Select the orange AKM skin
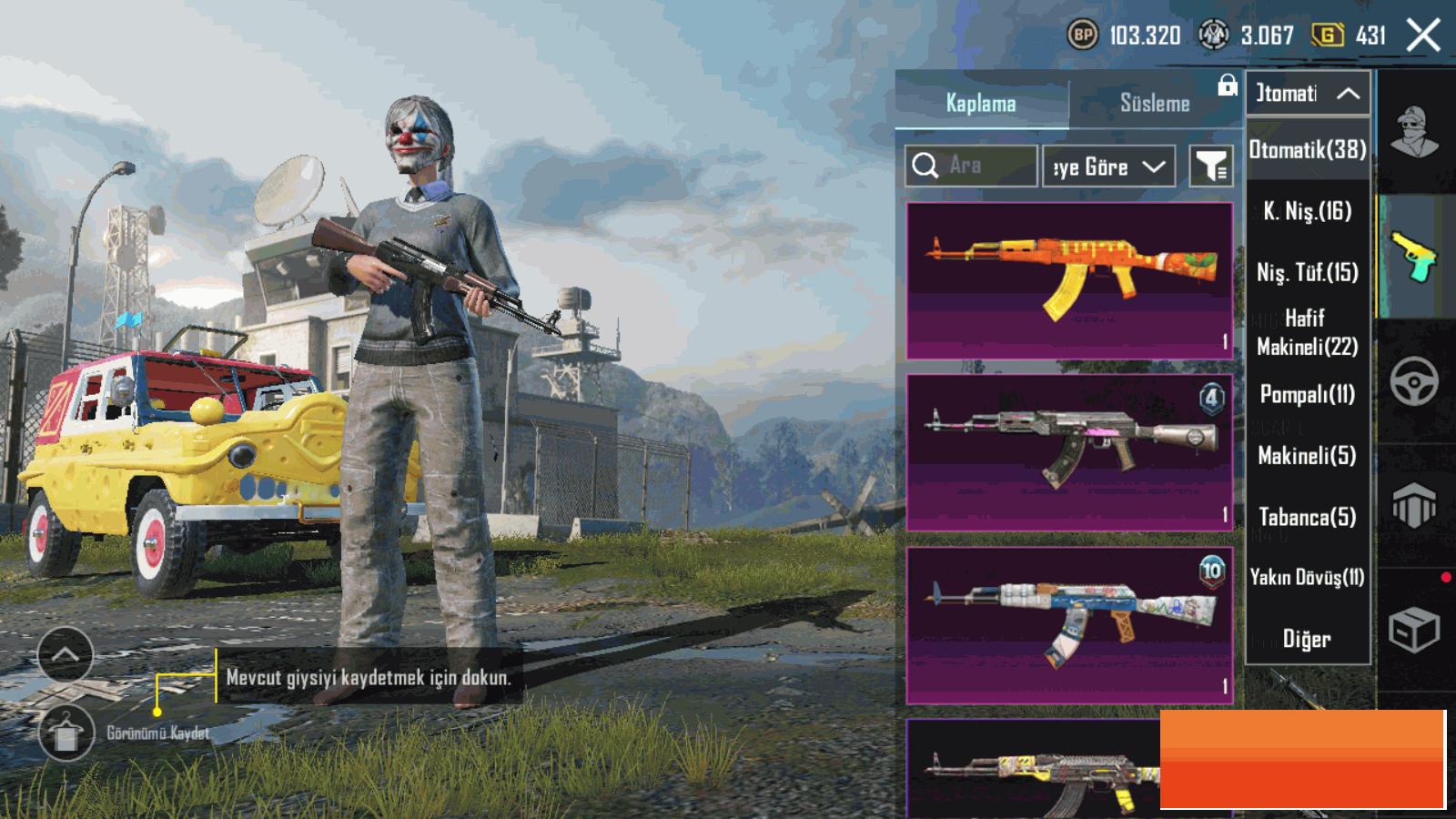Image resolution: width=1456 pixels, height=819 pixels. [x=1069, y=280]
